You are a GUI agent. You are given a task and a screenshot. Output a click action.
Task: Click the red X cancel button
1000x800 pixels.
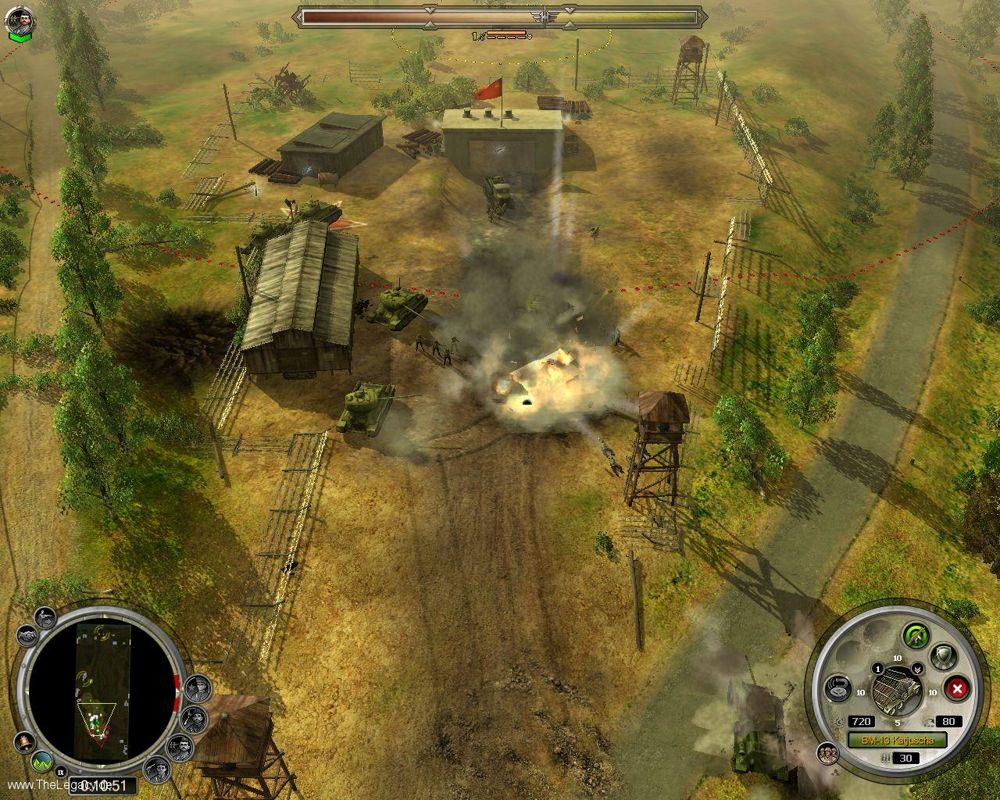click(957, 688)
